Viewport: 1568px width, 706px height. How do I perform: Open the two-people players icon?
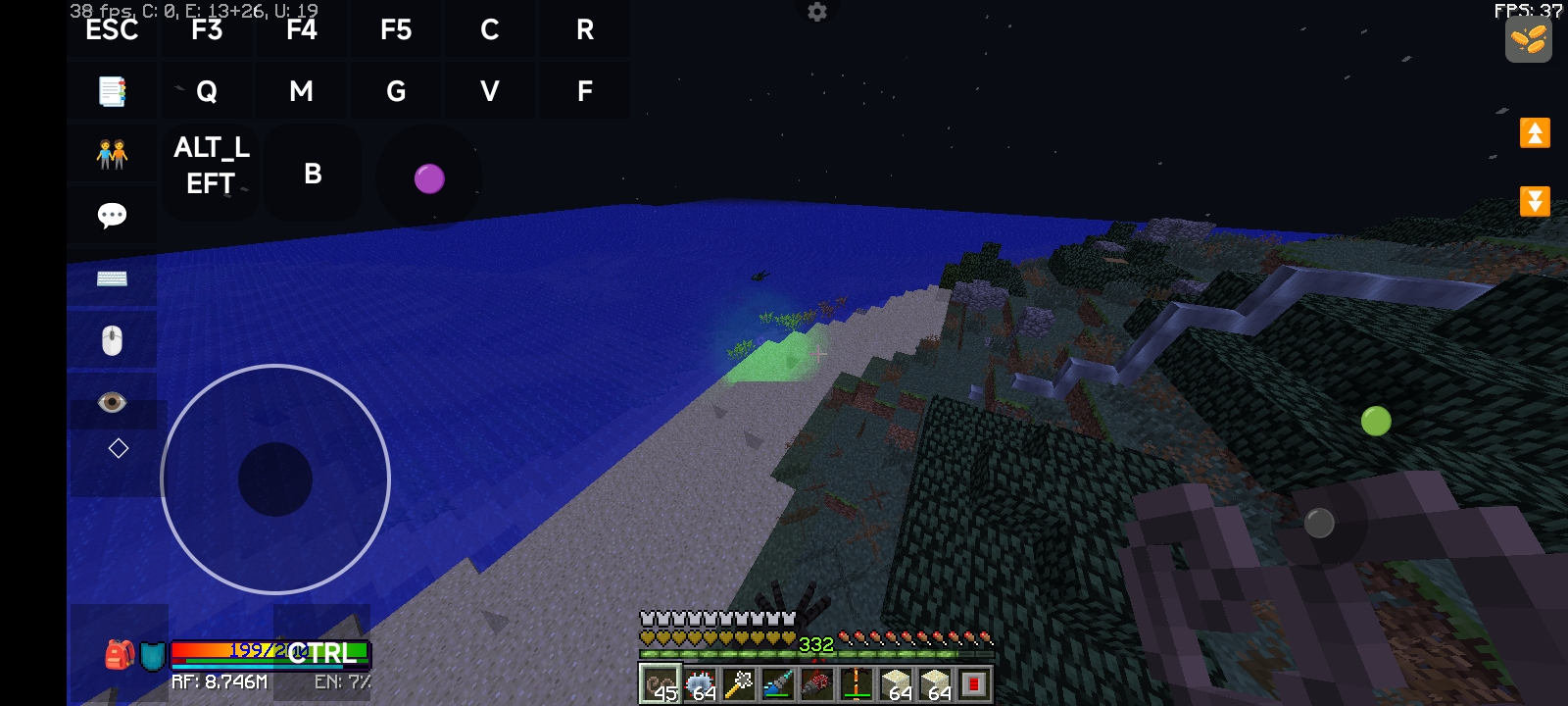tap(112, 154)
